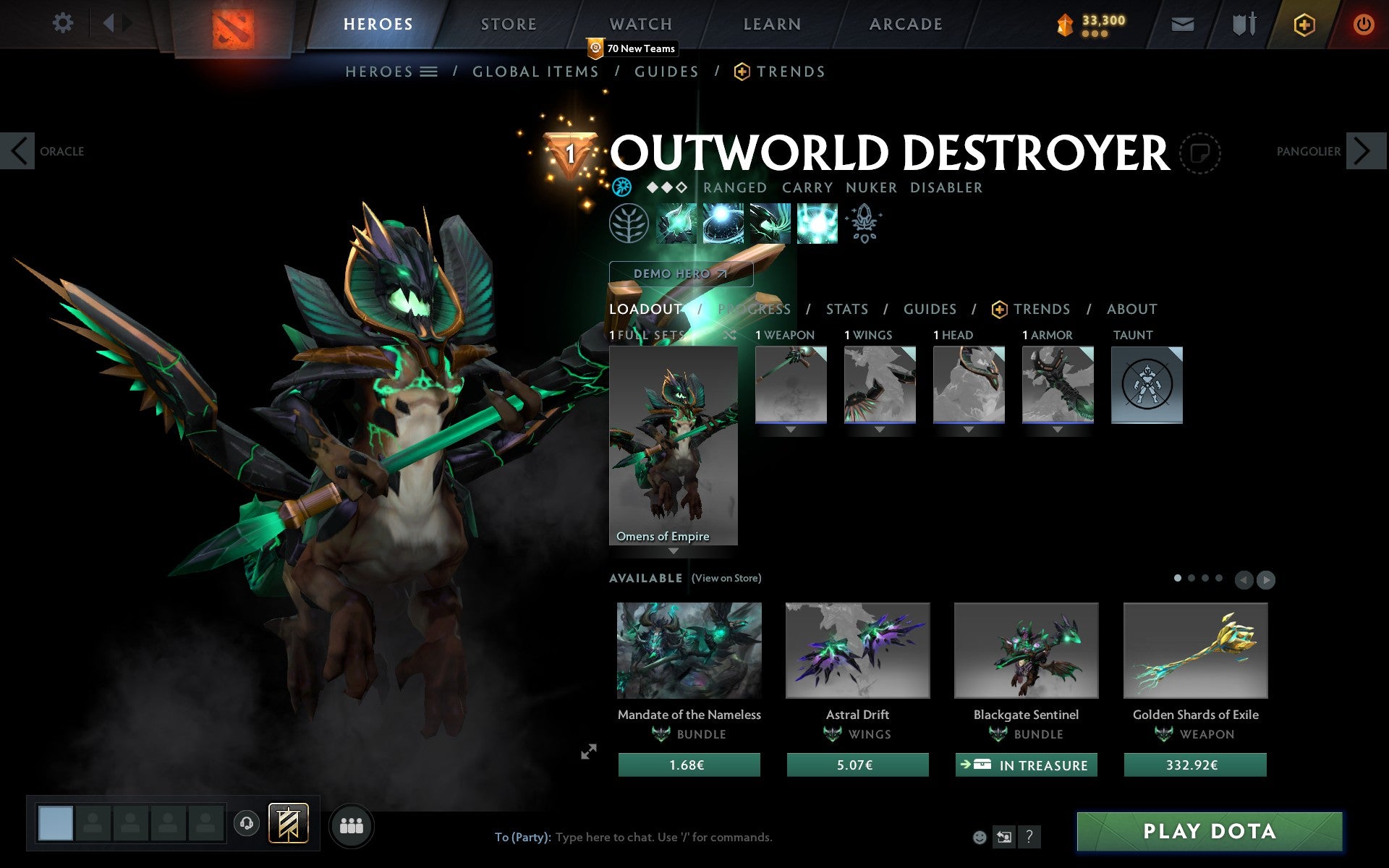The image size is (1389, 868).
Task: Open the friends list icon near party slots
Action: [x=351, y=825]
